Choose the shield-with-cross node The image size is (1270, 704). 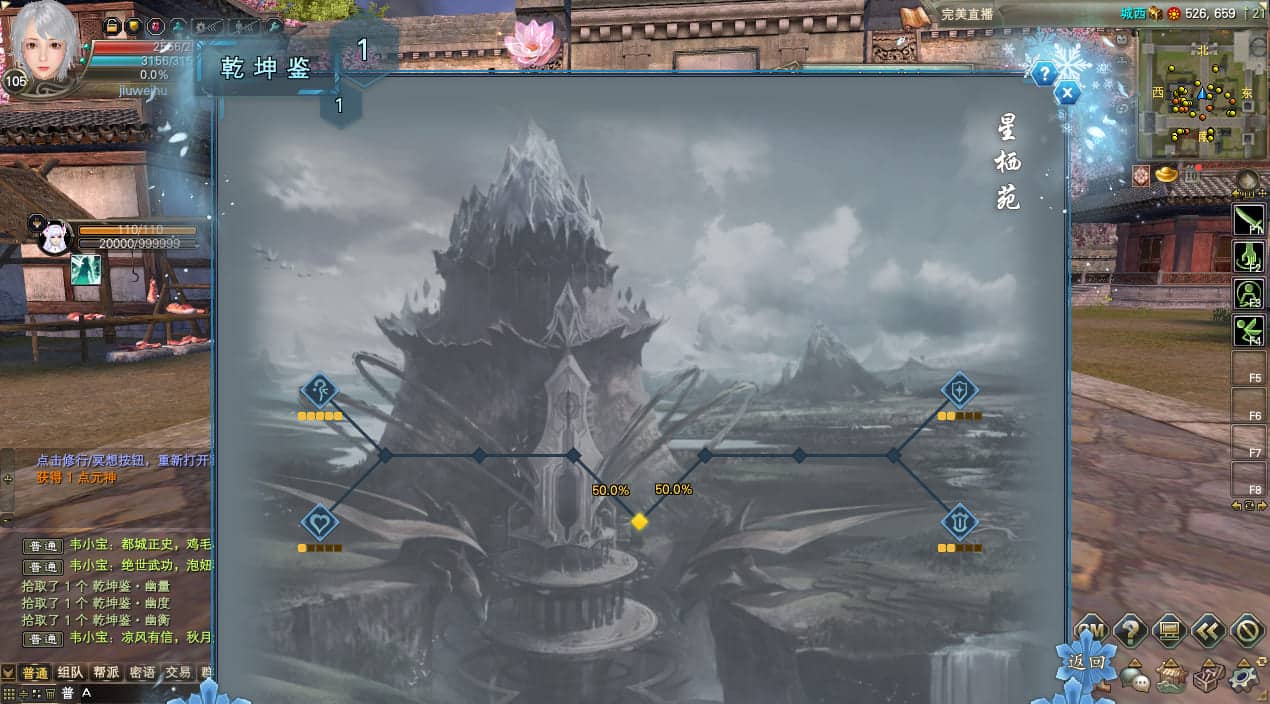coord(960,390)
